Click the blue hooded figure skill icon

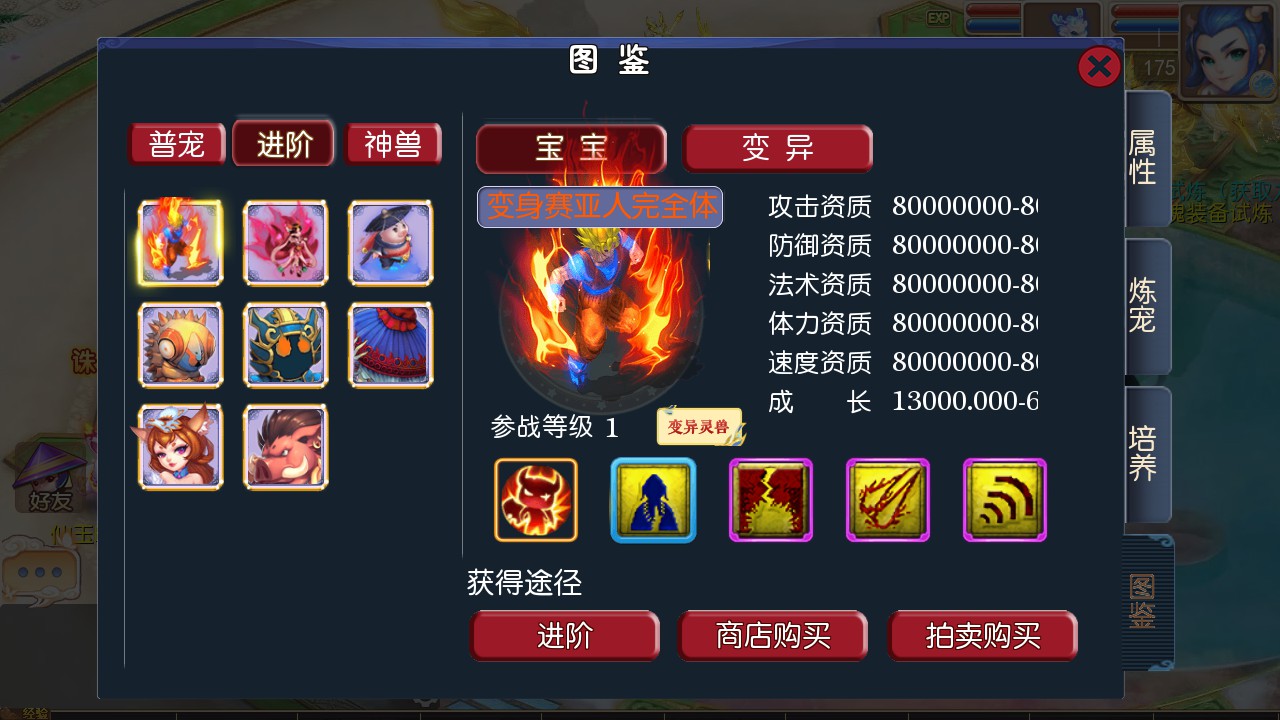pyautogui.click(x=653, y=499)
